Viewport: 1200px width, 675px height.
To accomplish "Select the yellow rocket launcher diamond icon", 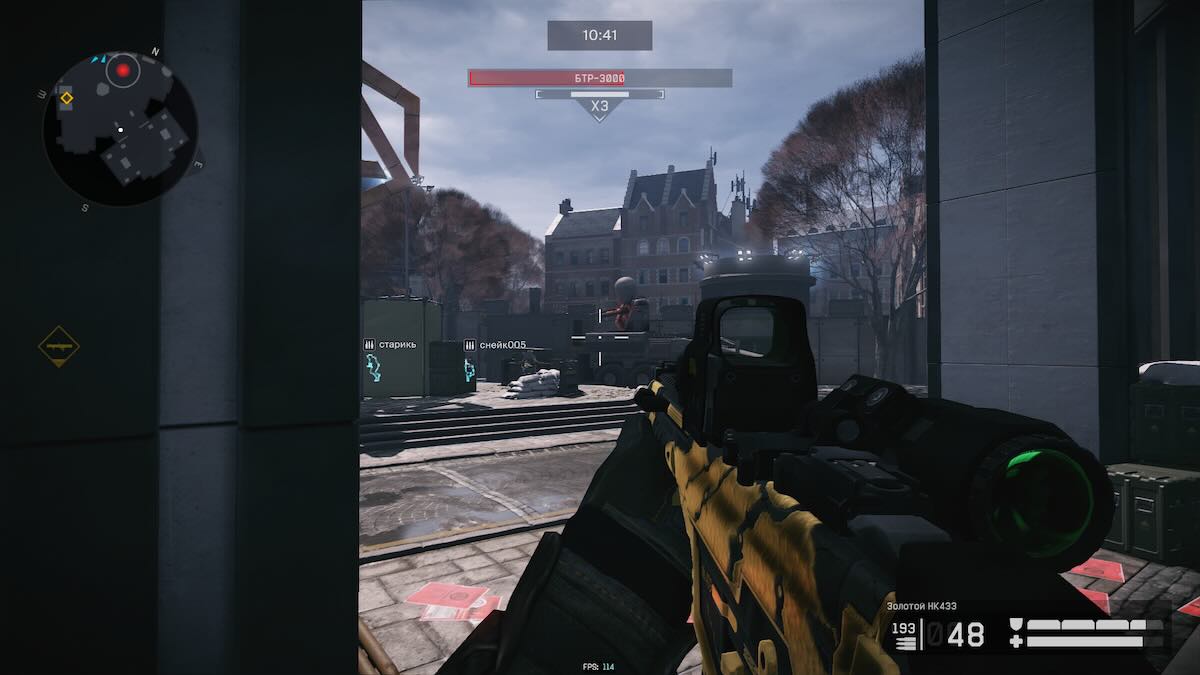I will (x=58, y=346).
